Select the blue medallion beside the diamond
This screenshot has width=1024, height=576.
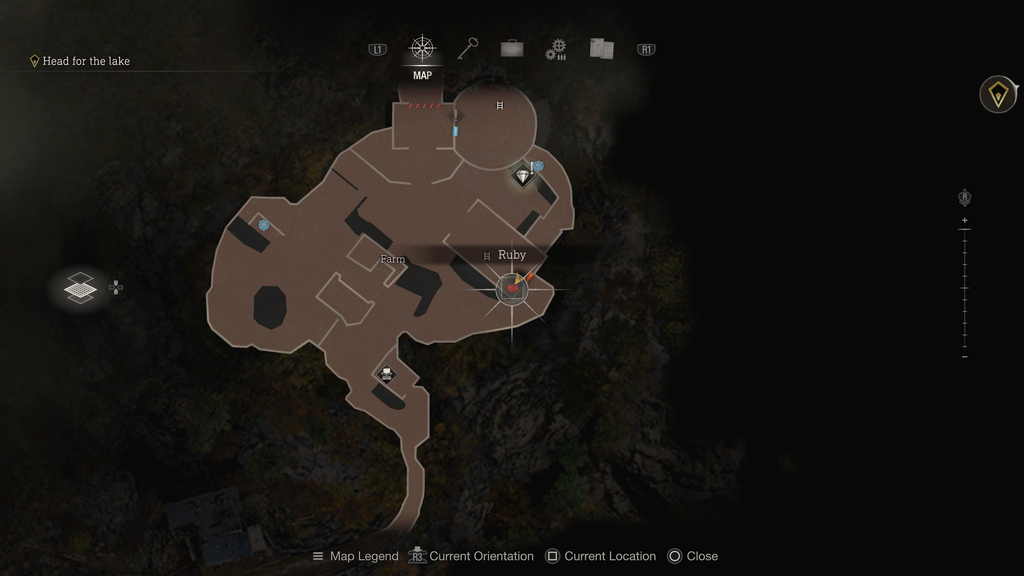coord(538,167)
